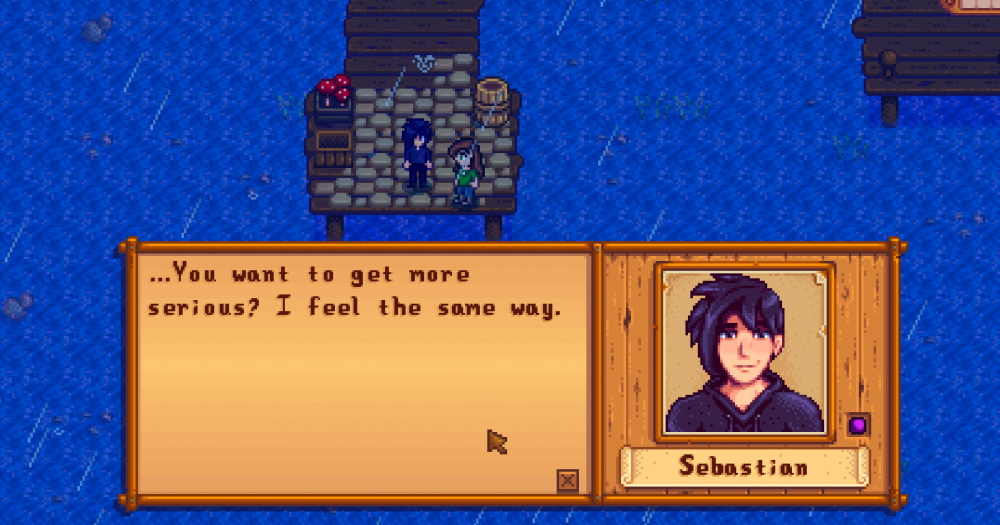Screen dimensions: 1000x525
Task: Close the dialogue with the X icon
Action: pos(567,481)
